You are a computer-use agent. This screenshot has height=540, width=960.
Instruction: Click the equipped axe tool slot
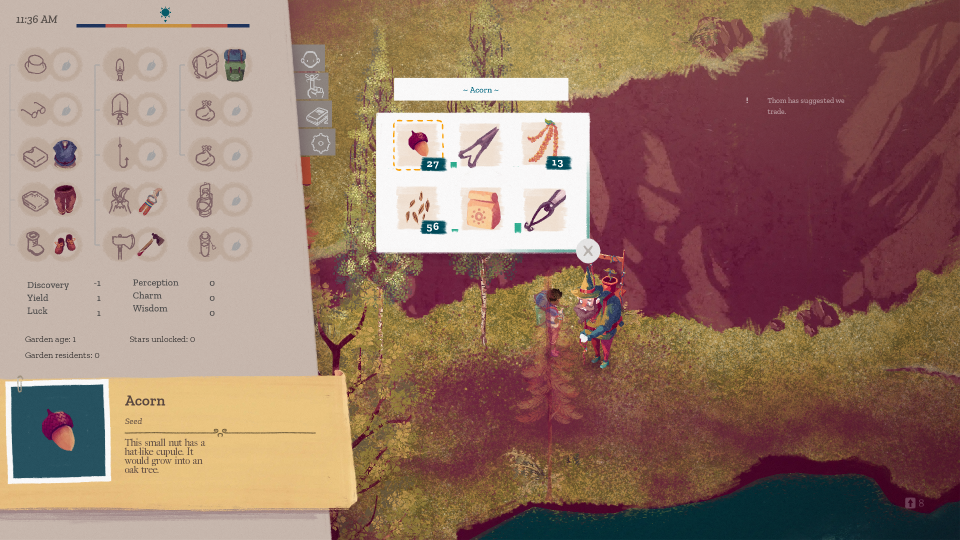click(x=150, y=243)
